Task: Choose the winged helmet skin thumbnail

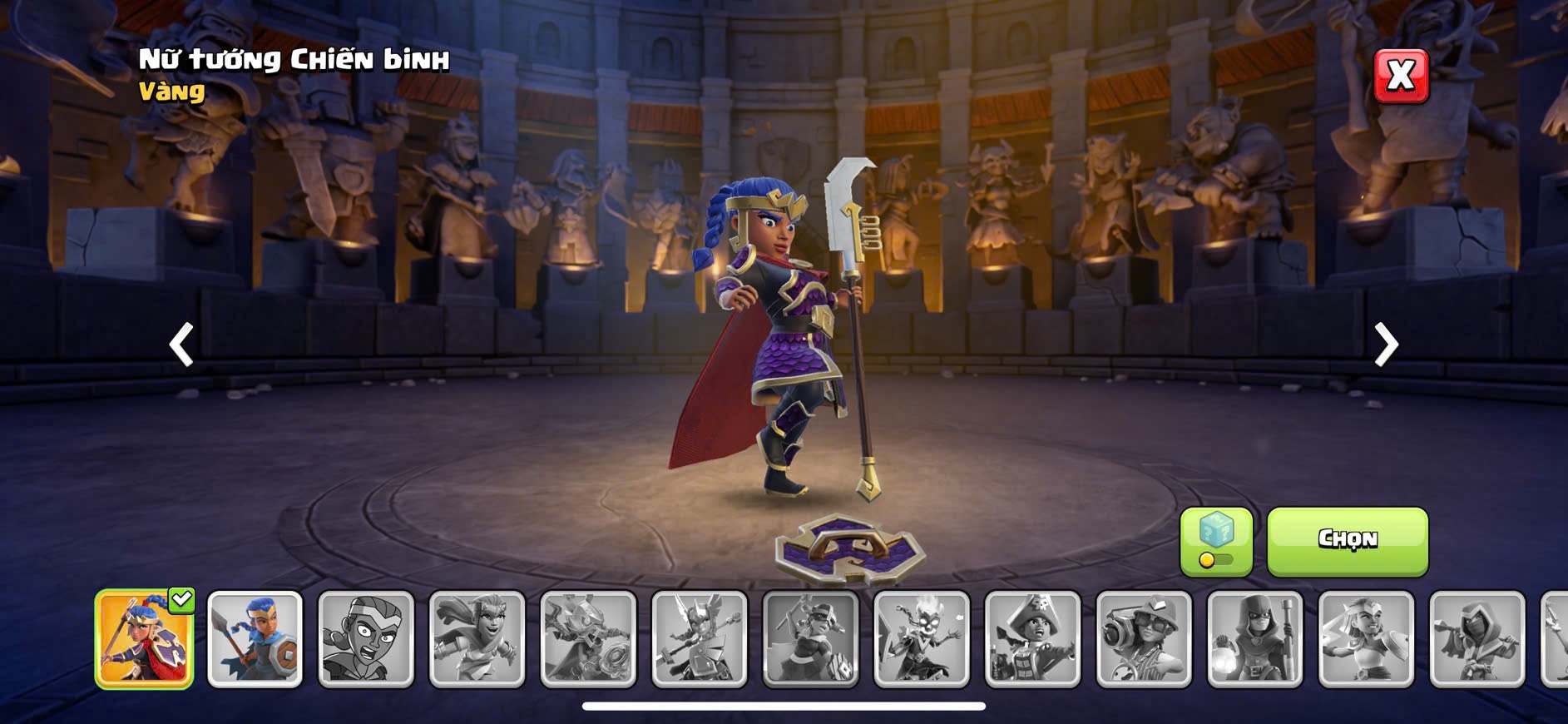Action: click(700, 639)
